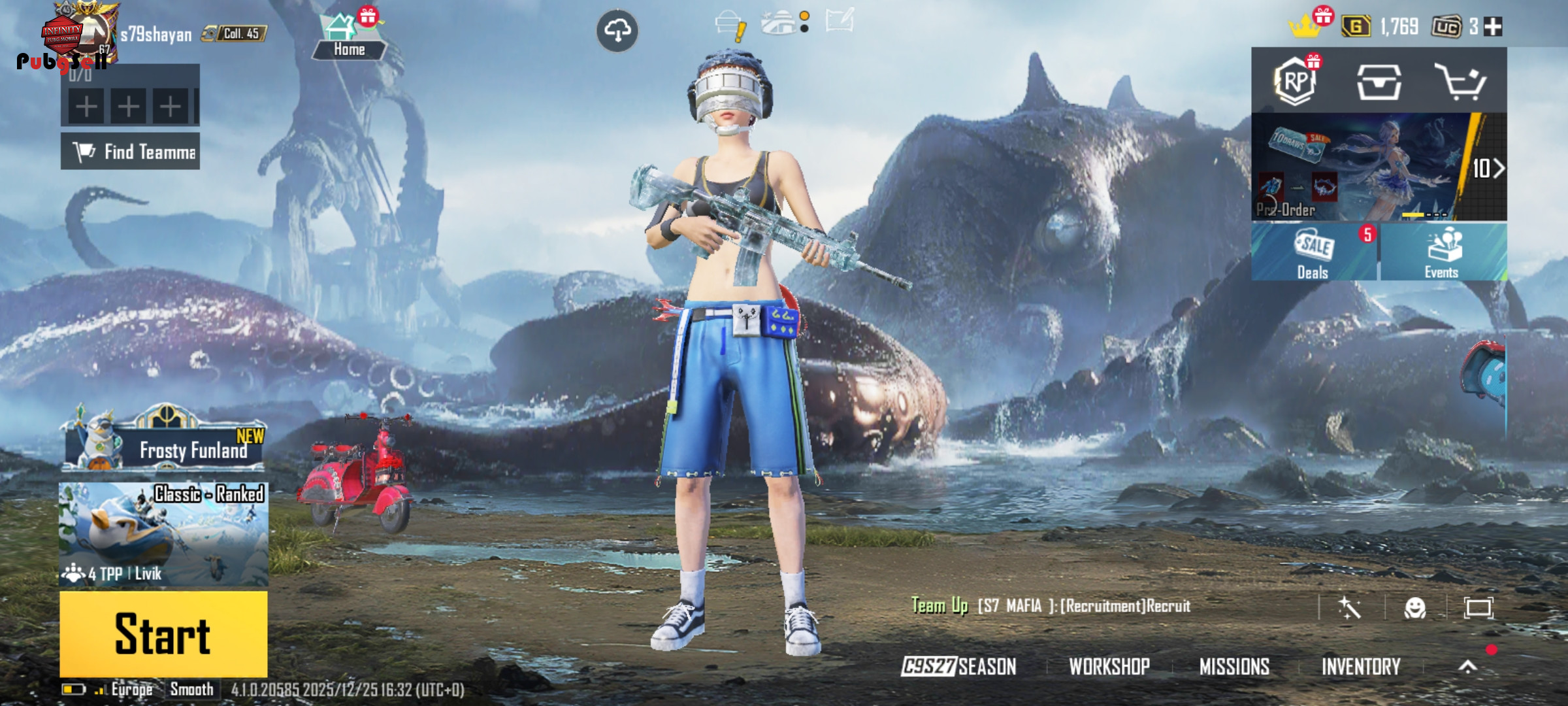Click Find Teammates button

point(131,152)
